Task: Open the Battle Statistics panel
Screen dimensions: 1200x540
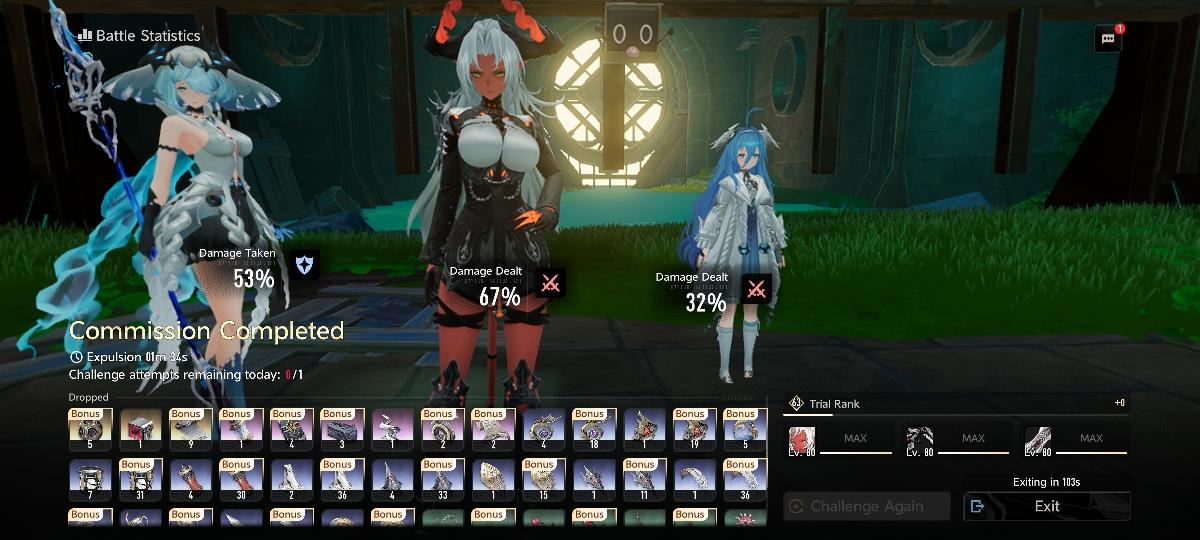Action: 138,36
